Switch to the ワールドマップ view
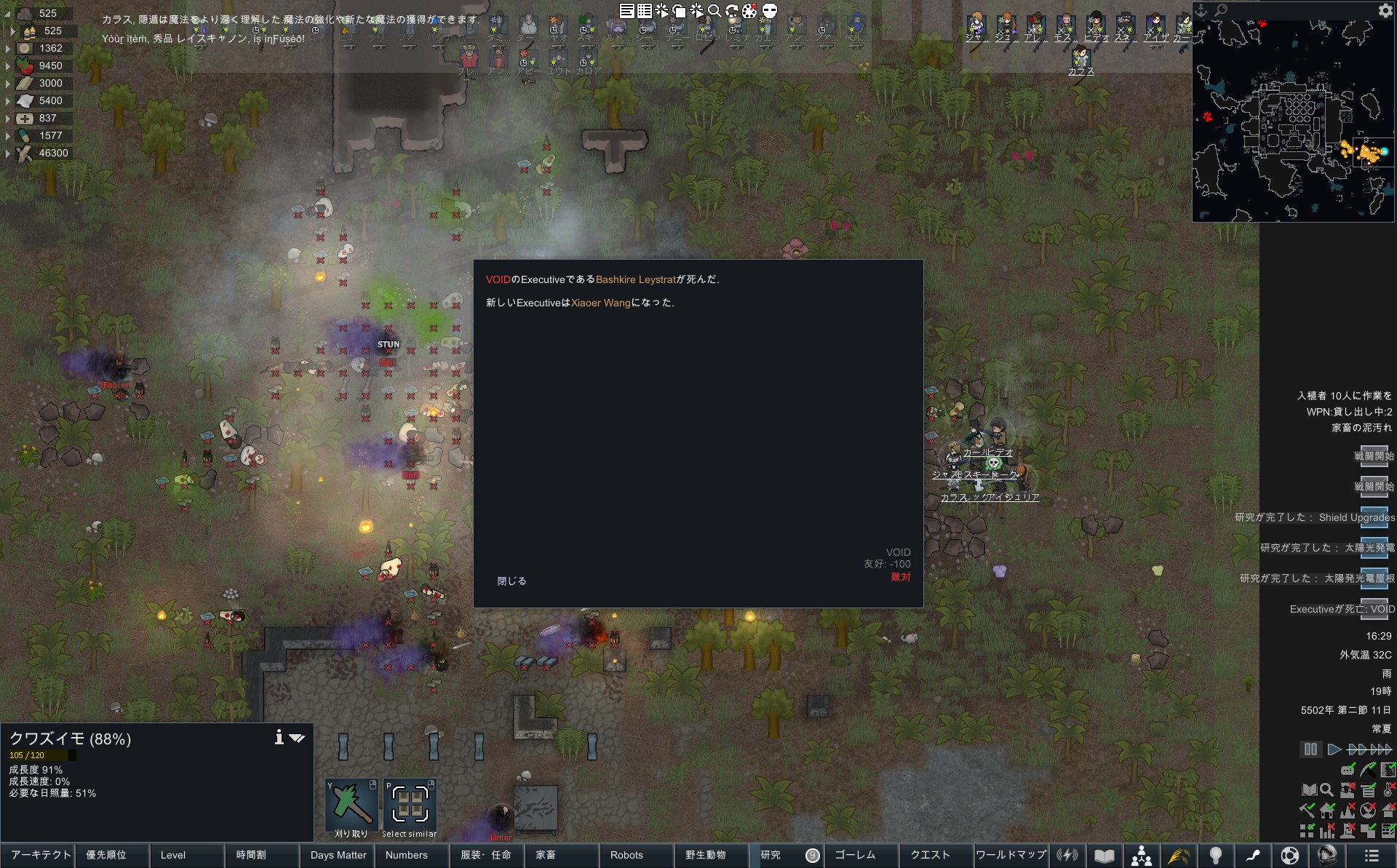Image resolution: width=1397 pixels, height=868 pixels. 1011,855
